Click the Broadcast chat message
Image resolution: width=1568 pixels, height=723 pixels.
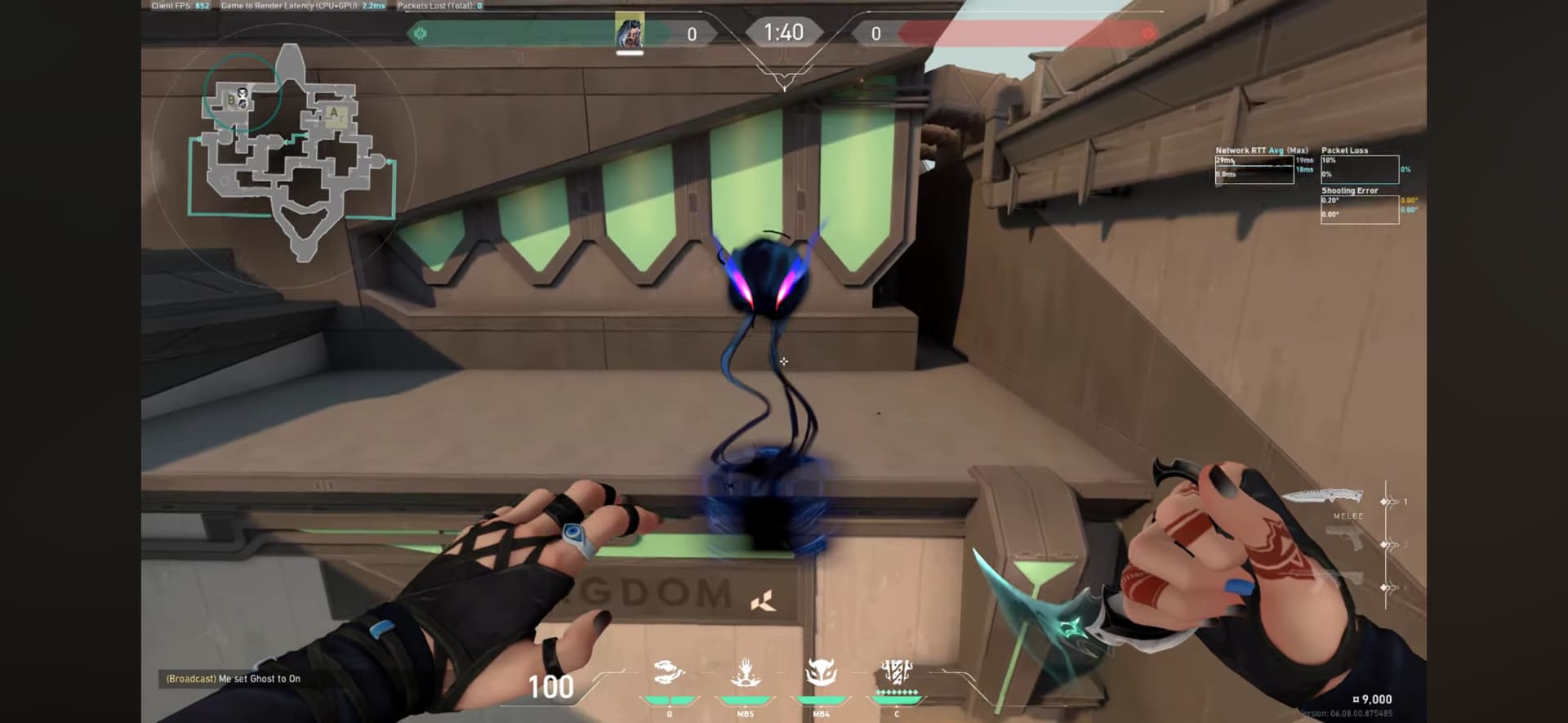[x=234, y=679]
